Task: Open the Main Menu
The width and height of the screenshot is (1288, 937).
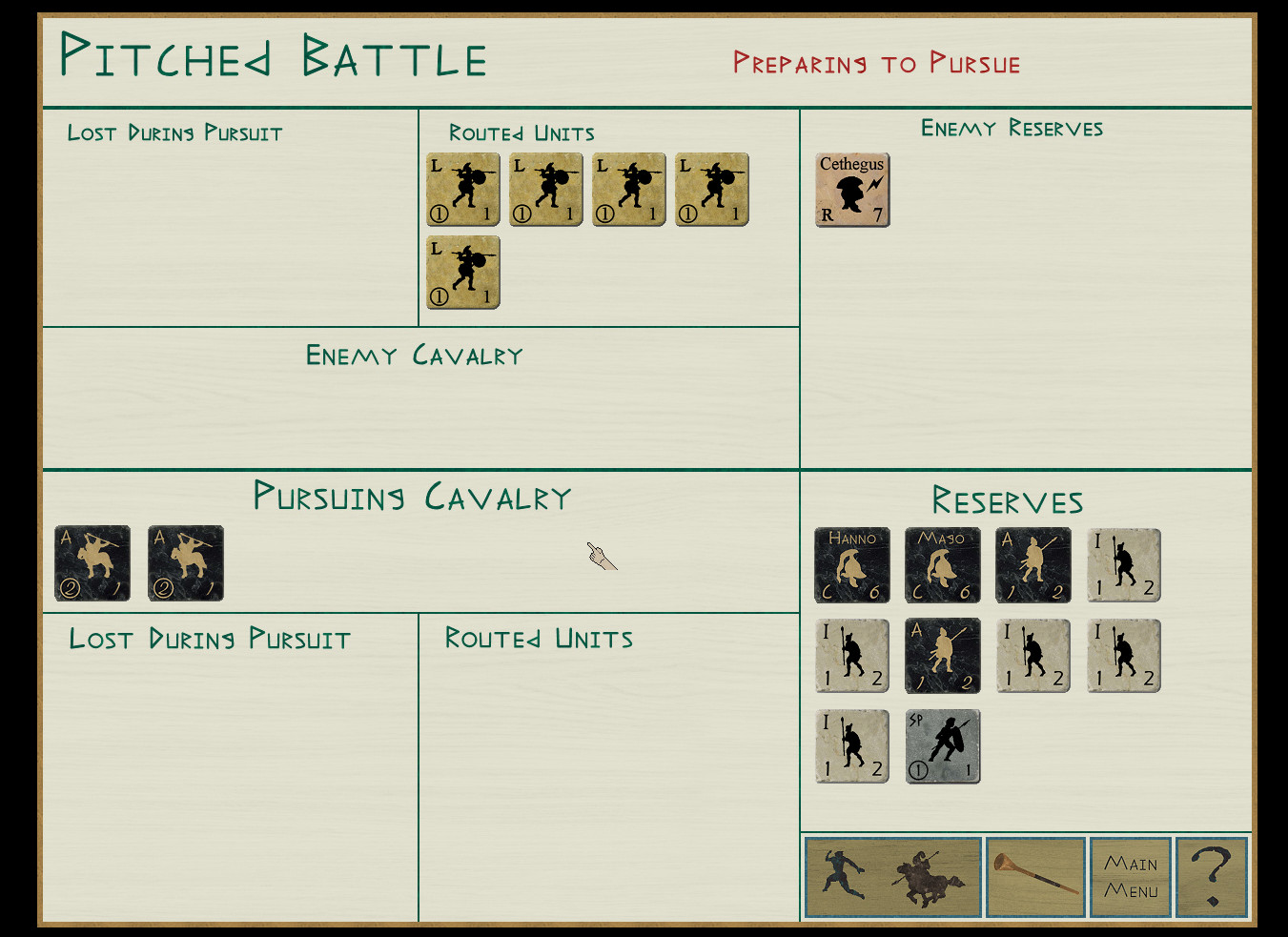Action: click(1130, 877)
